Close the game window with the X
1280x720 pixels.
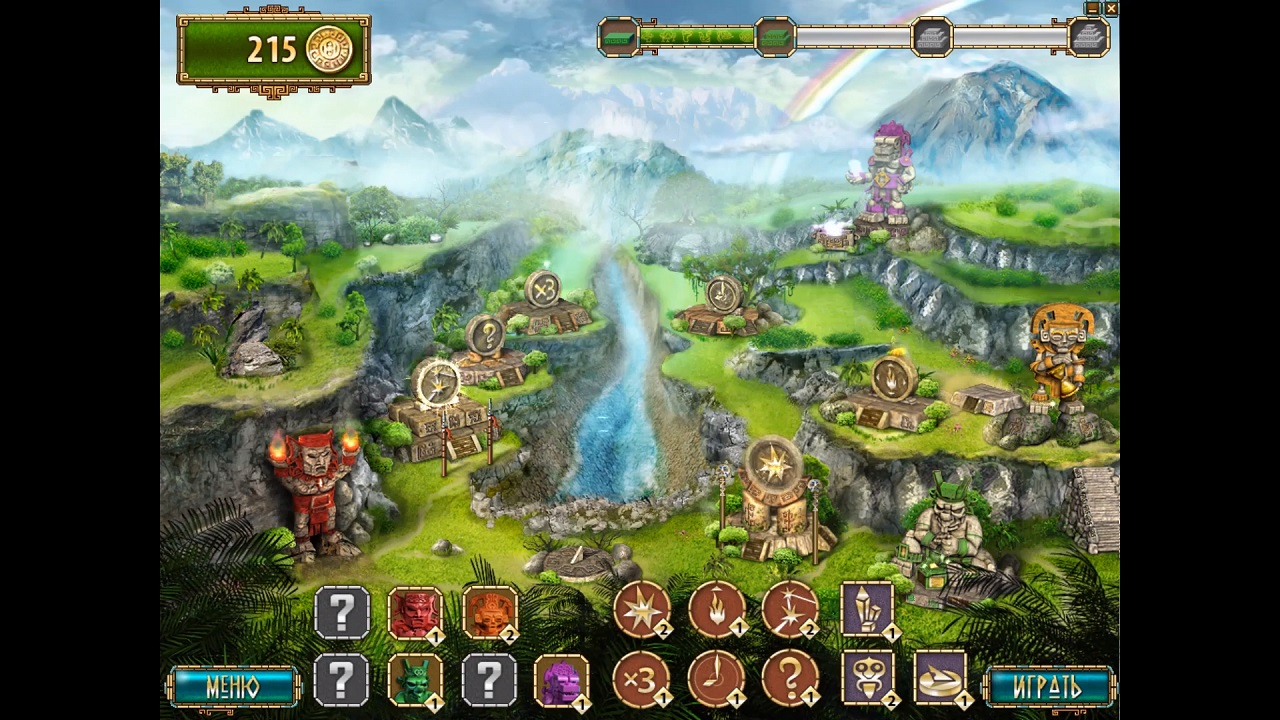click(x=1111, y=8)
